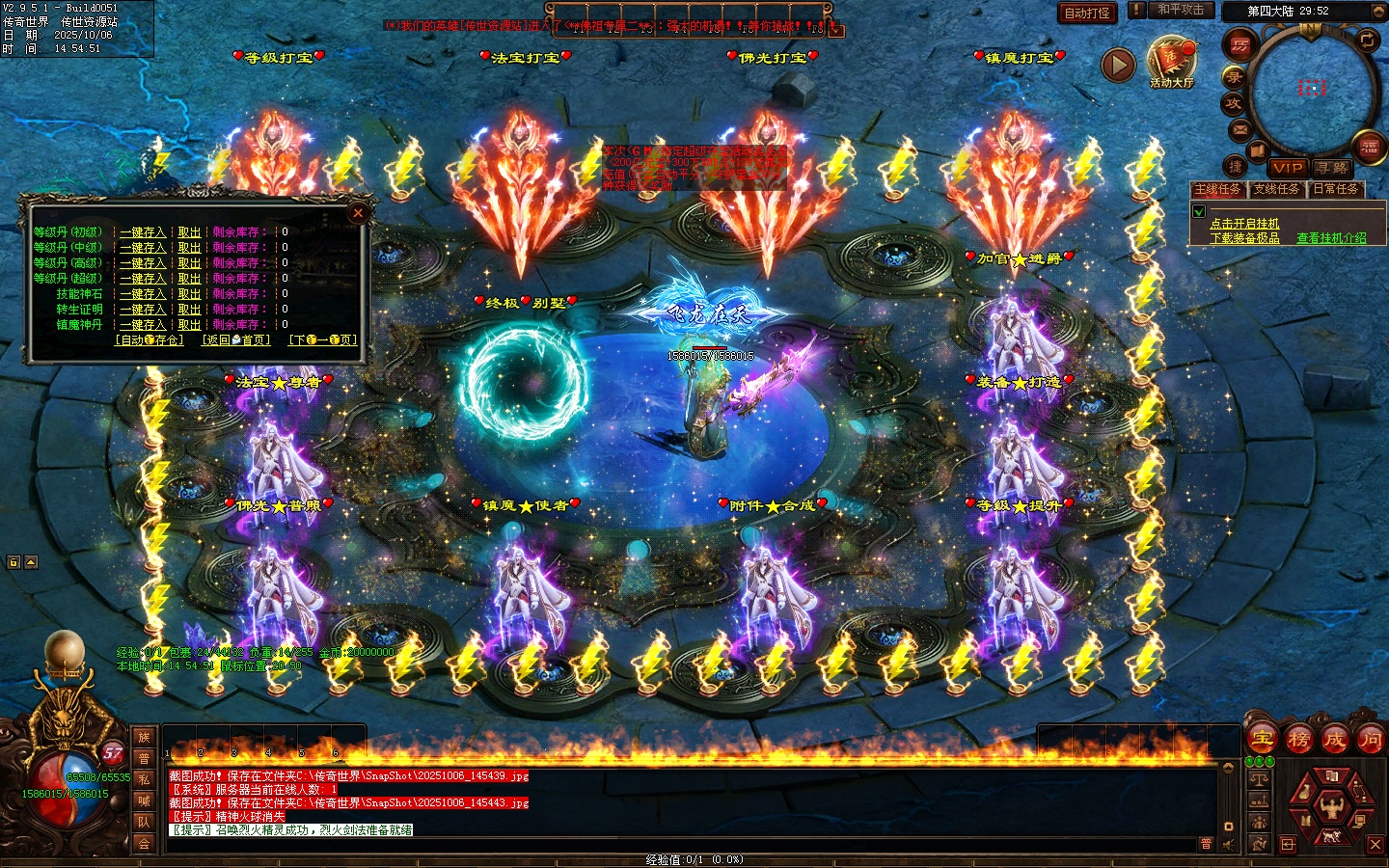Open the VIP panel
Screen dimensions: 1389x868
1287,168
